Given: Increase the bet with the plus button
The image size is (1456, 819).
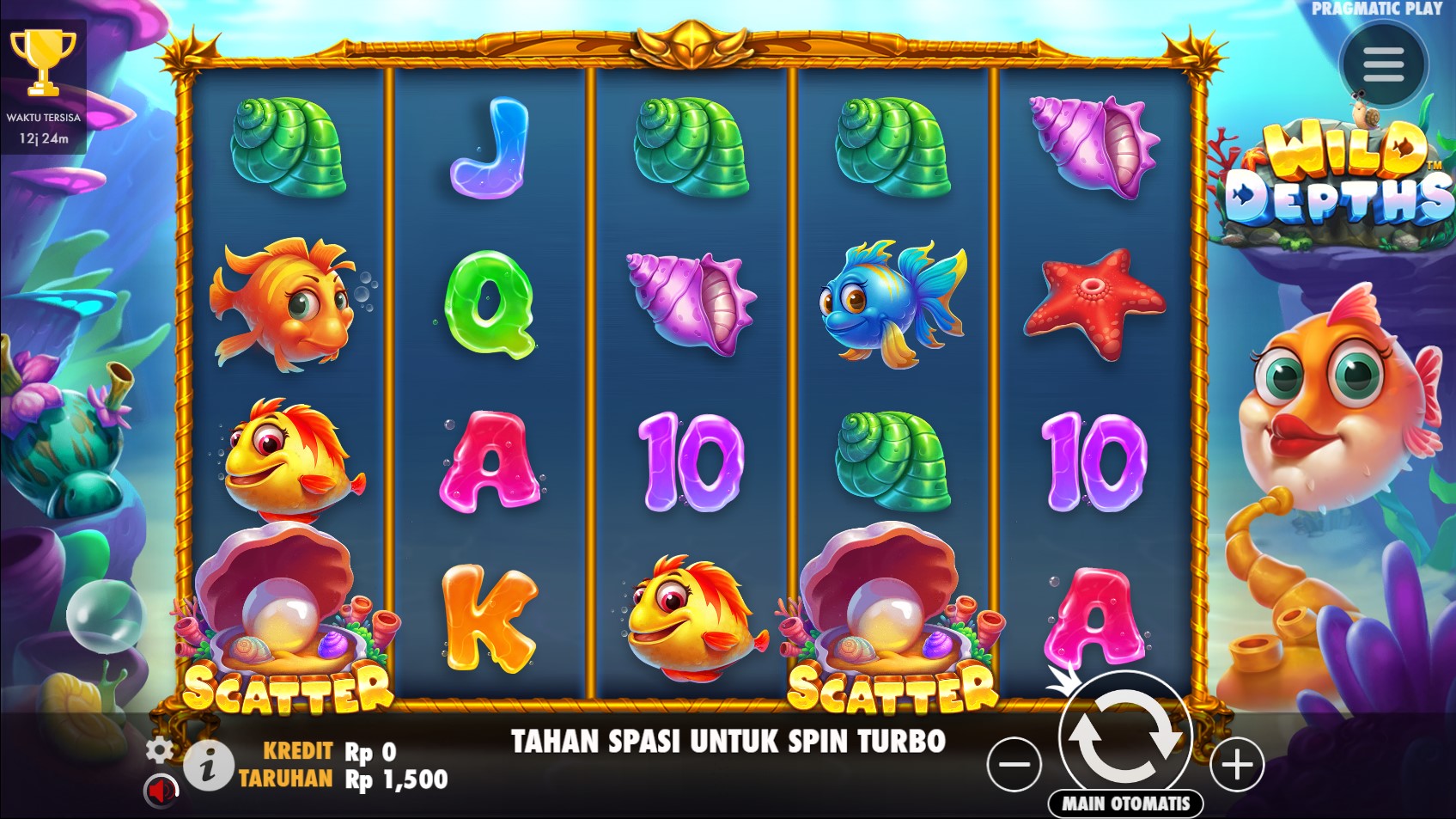Looking at the screenshot, I should pos(1237,764).
